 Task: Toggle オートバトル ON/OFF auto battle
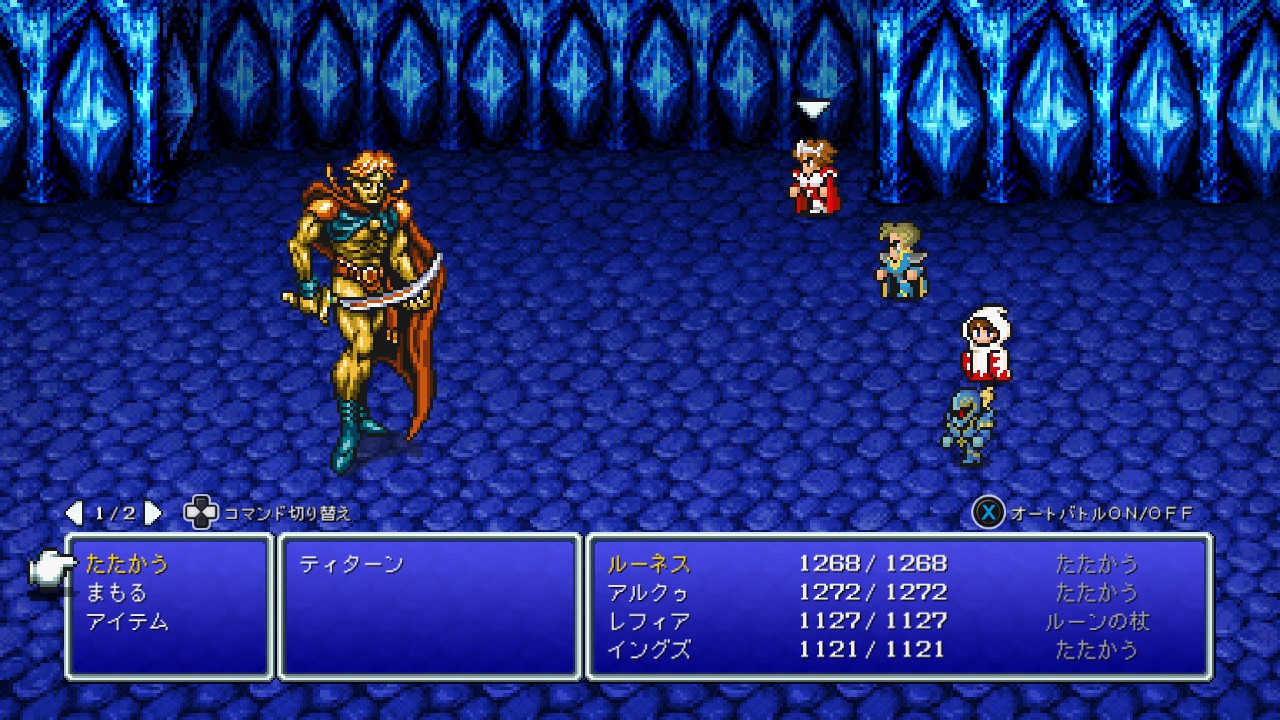pos(1084,513)
